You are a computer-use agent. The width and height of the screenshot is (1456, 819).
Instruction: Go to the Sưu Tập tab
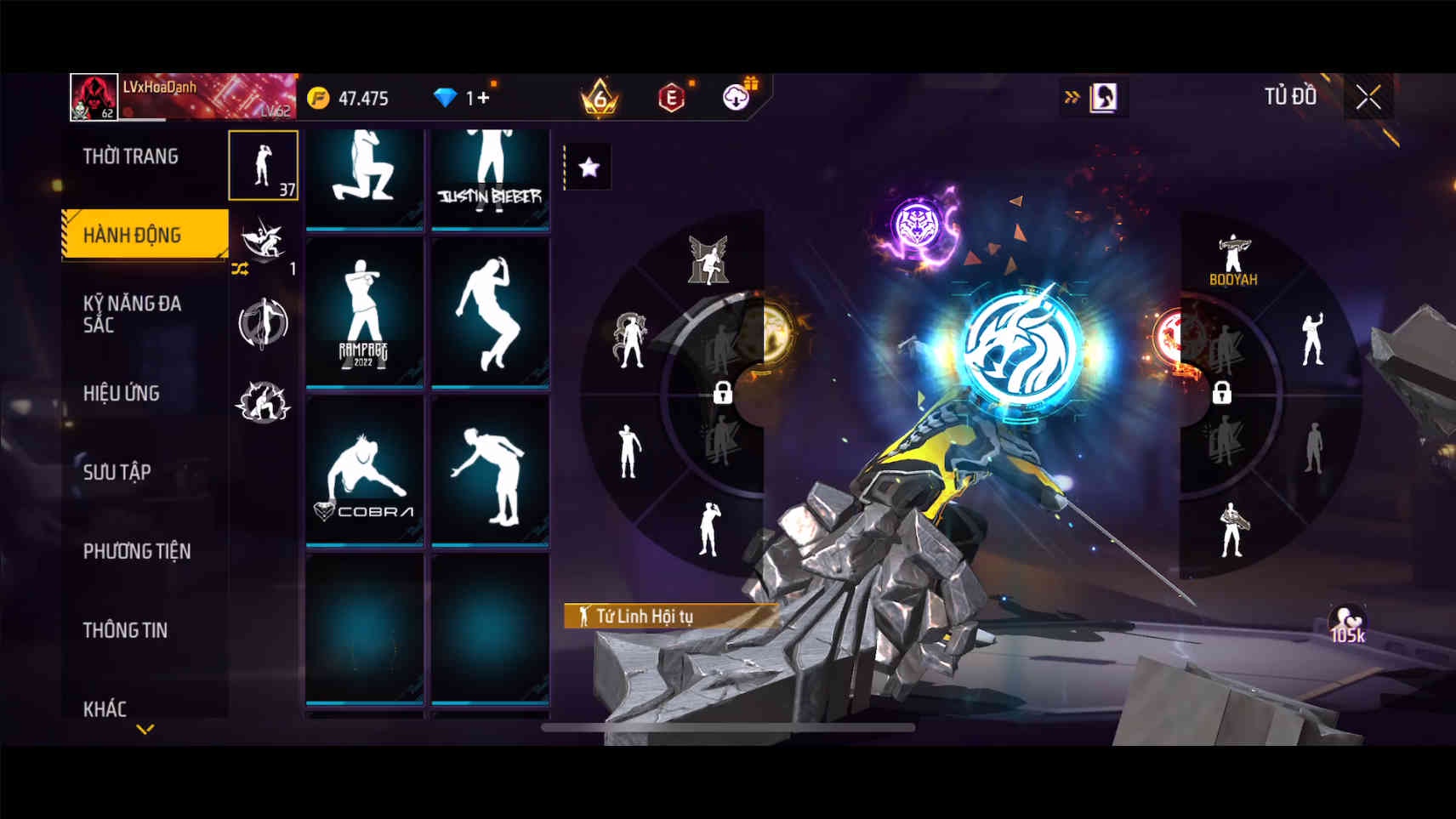117,472
